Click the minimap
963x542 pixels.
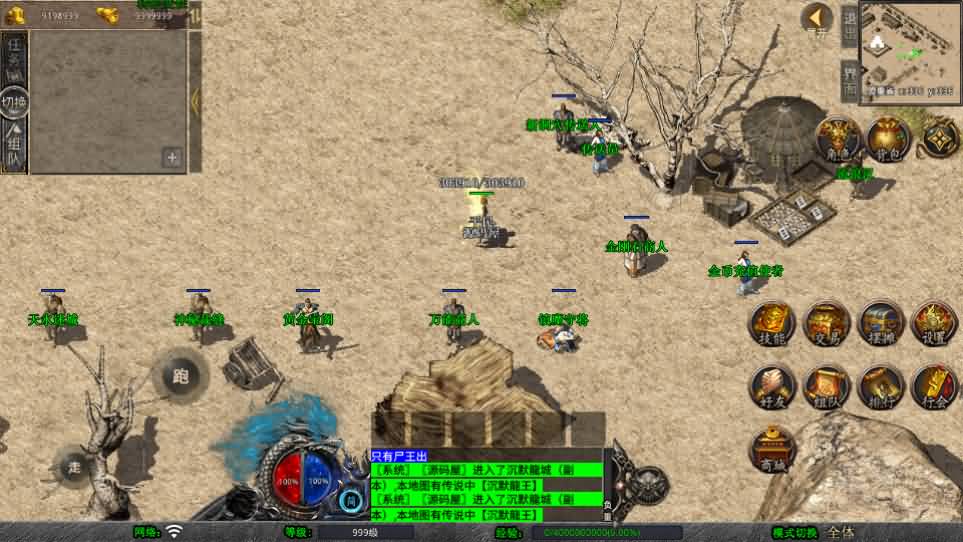coord(910,46)
